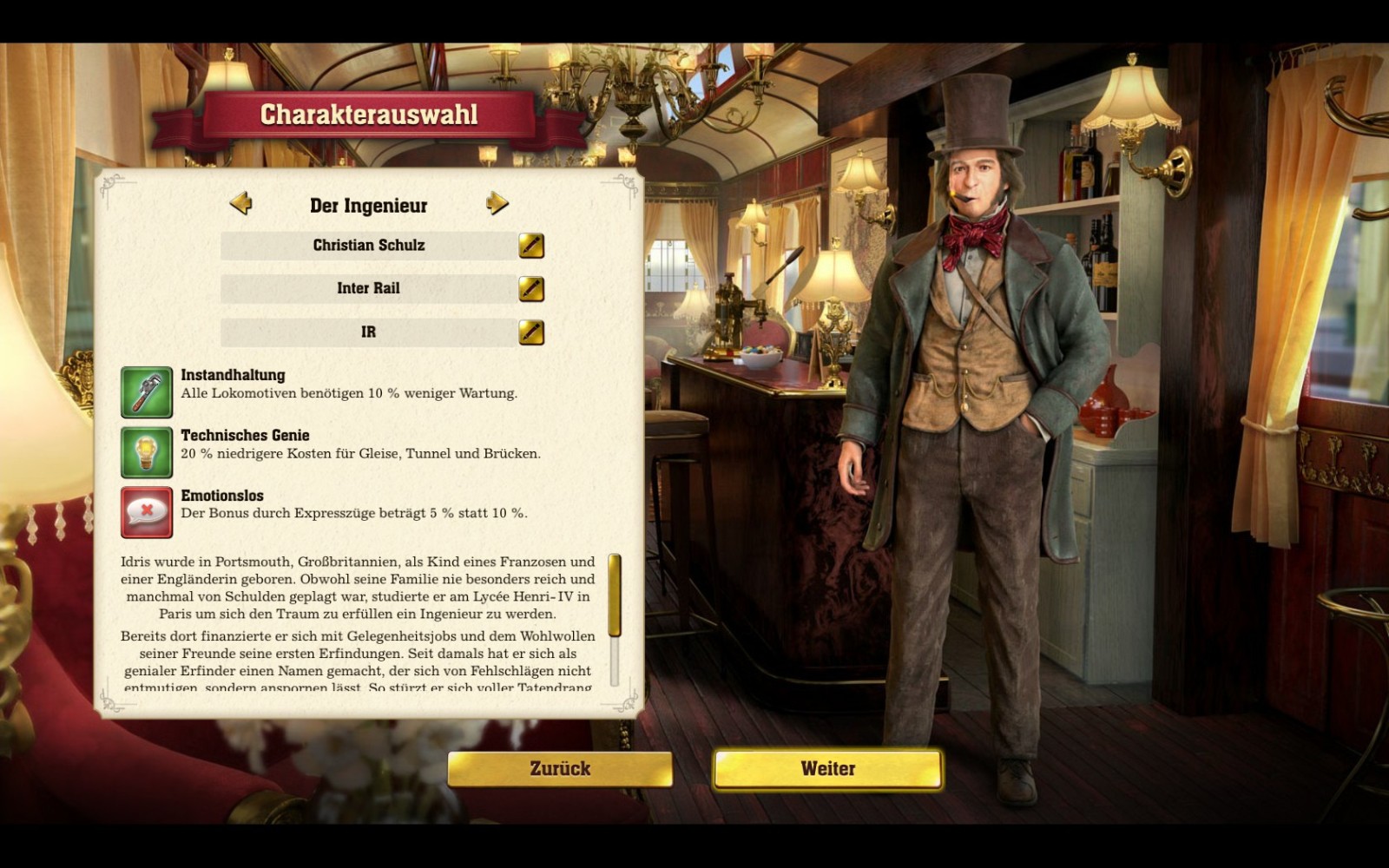Switch to the previous character with left arrow
Viewport: 1389px width, 868px height.
pyautogui.click(x=240, y=204)
